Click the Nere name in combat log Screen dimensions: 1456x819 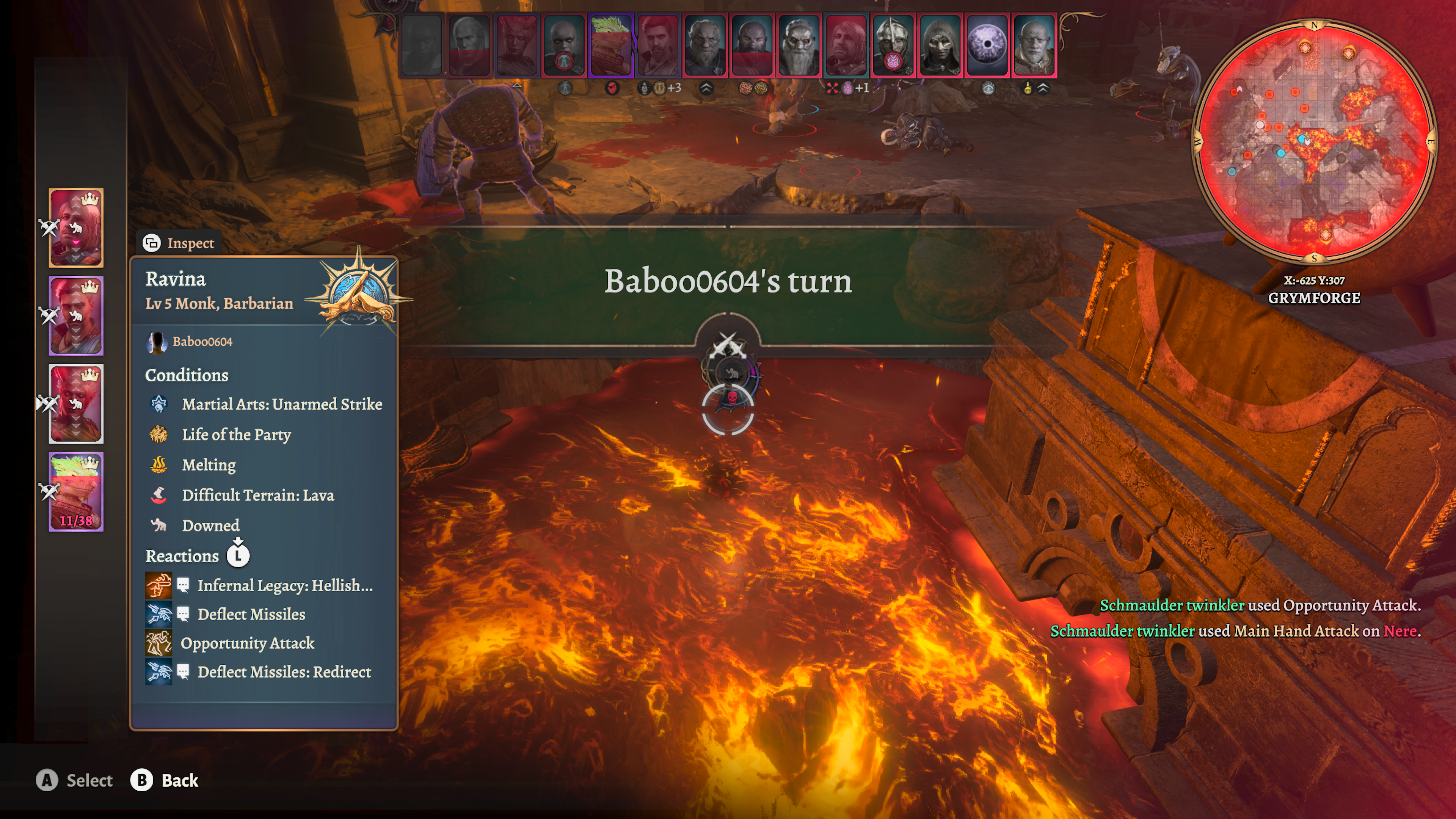(x=1400, y=631)
